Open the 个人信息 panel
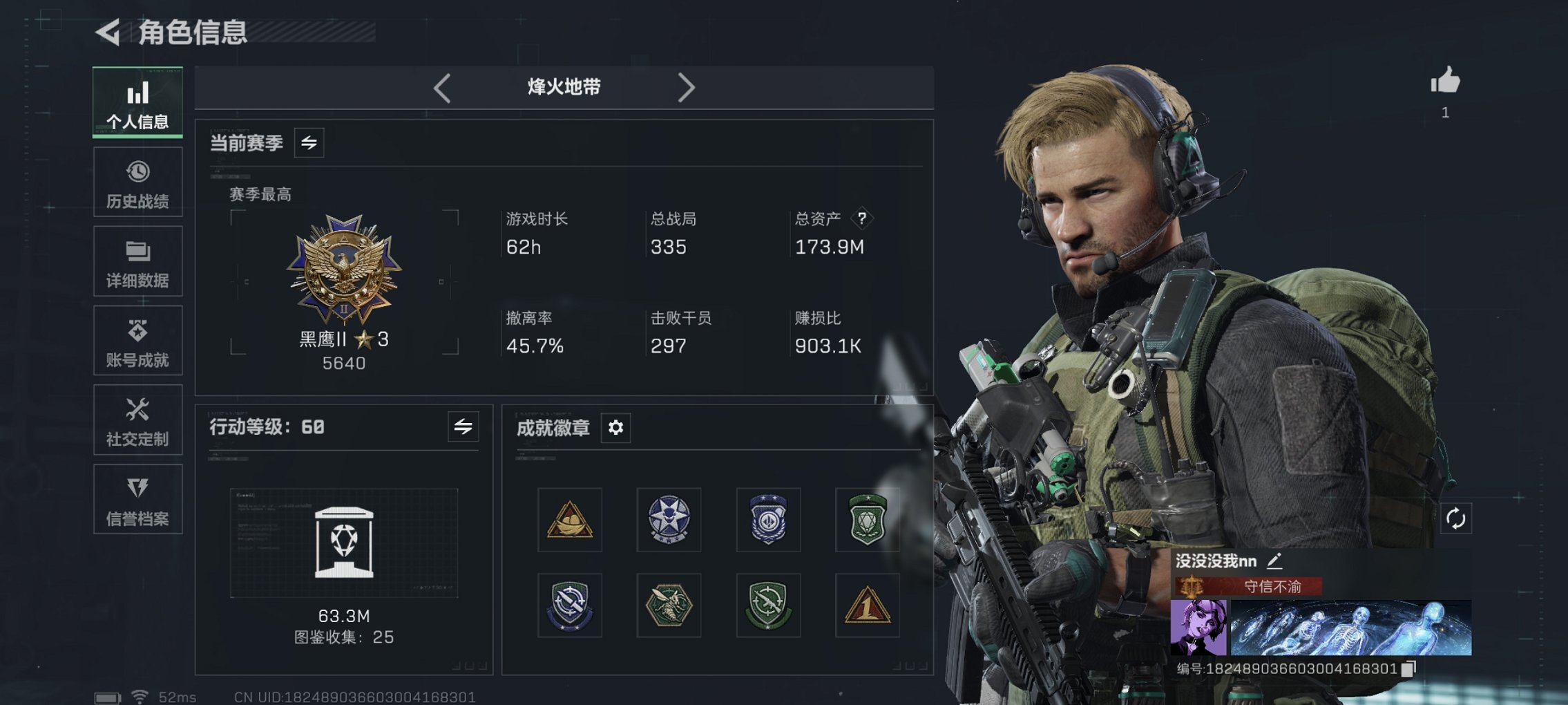The image size is (1568, 705). 137,102
